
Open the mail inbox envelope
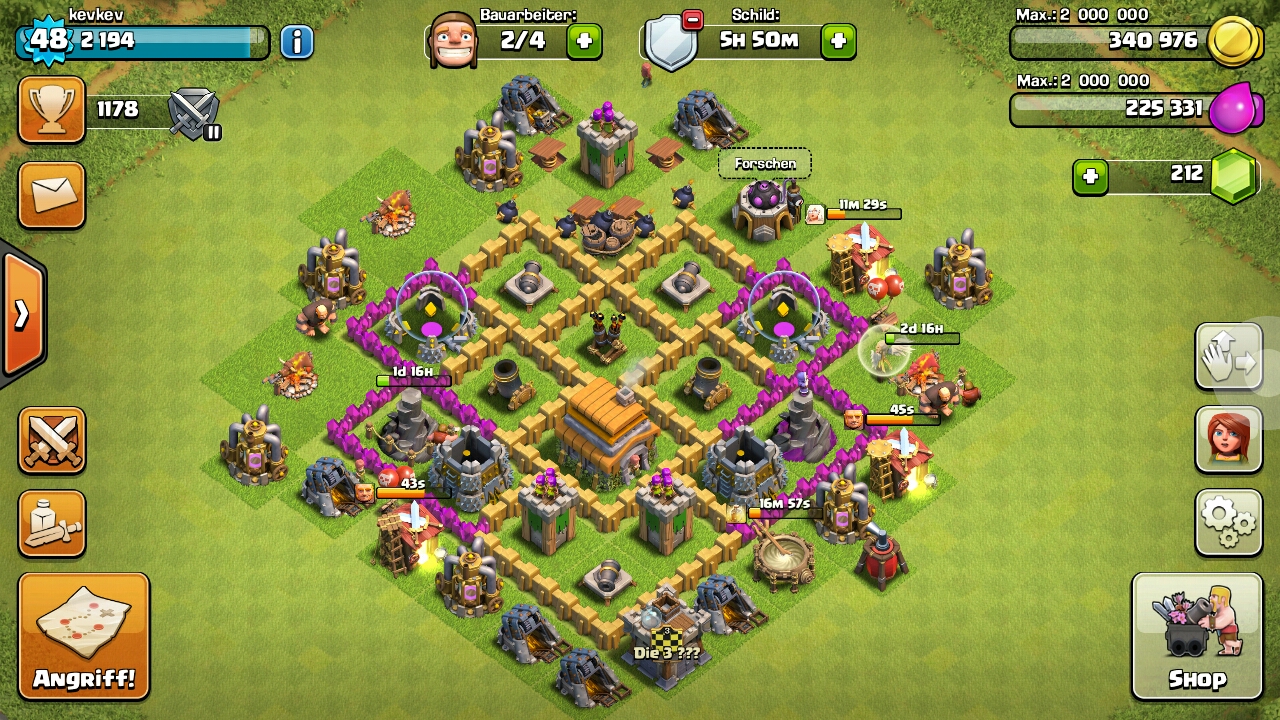[x=52, y=194]
